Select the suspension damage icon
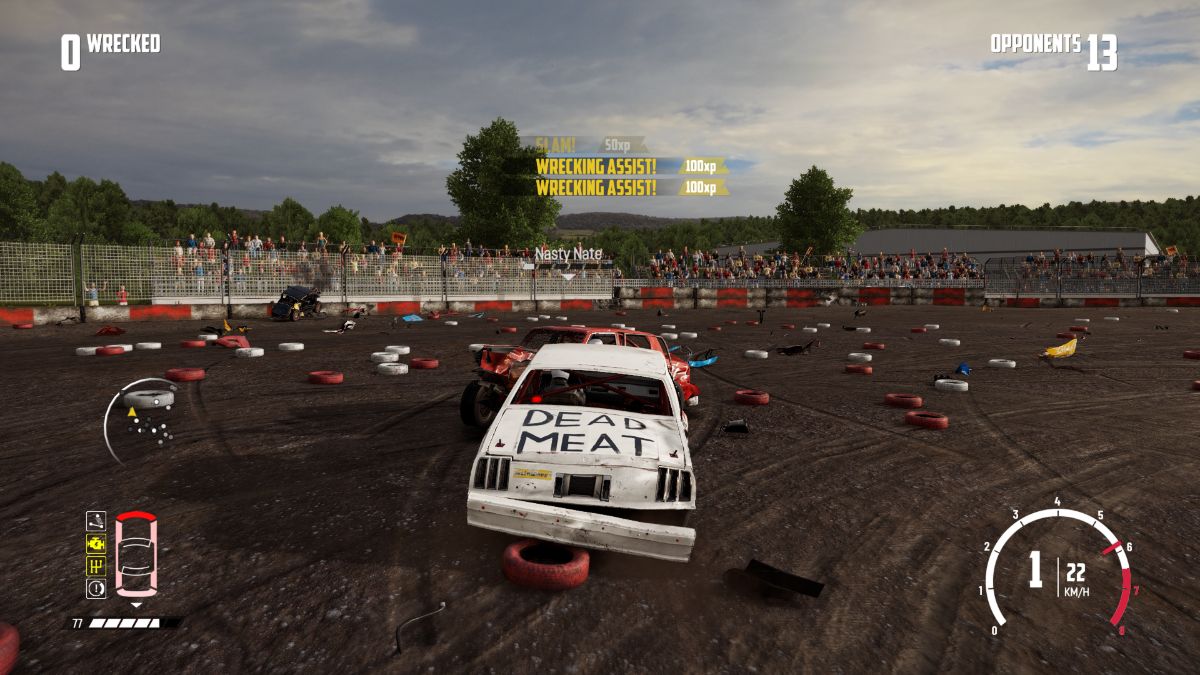The height and width of the screenshot is (675, 1200). point(96,520)
